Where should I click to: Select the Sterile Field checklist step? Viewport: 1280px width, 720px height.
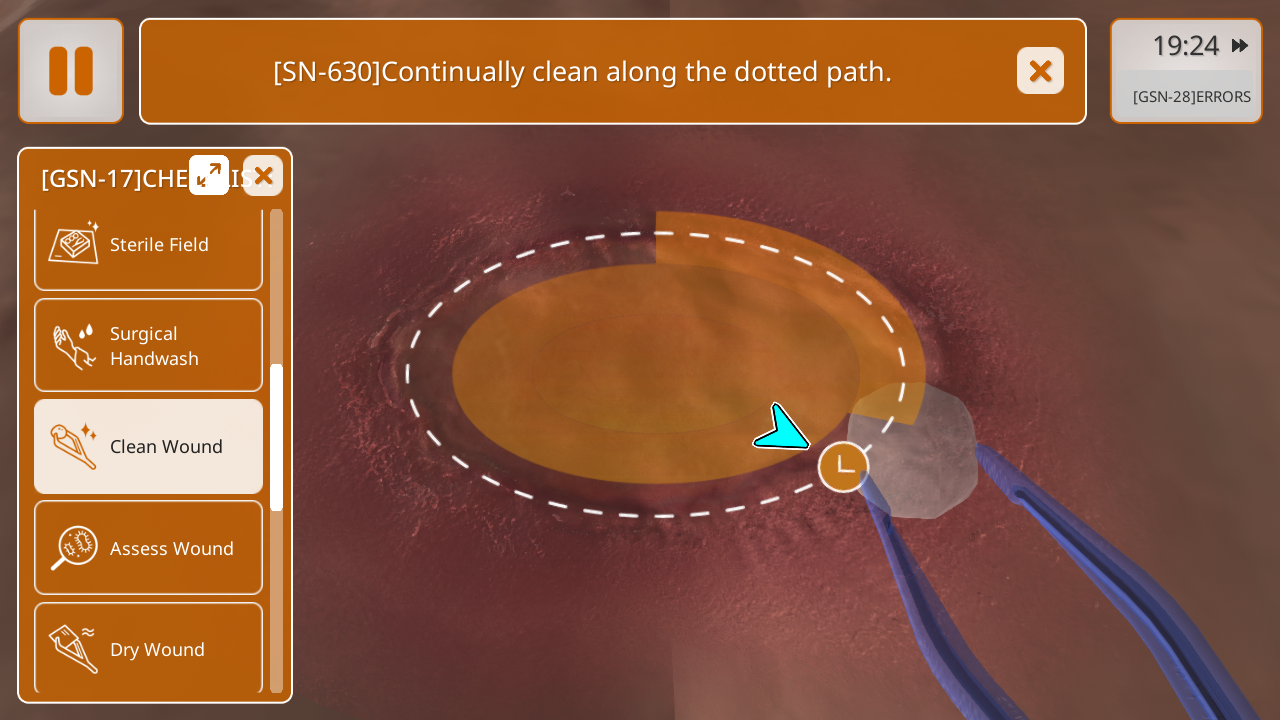148,246
